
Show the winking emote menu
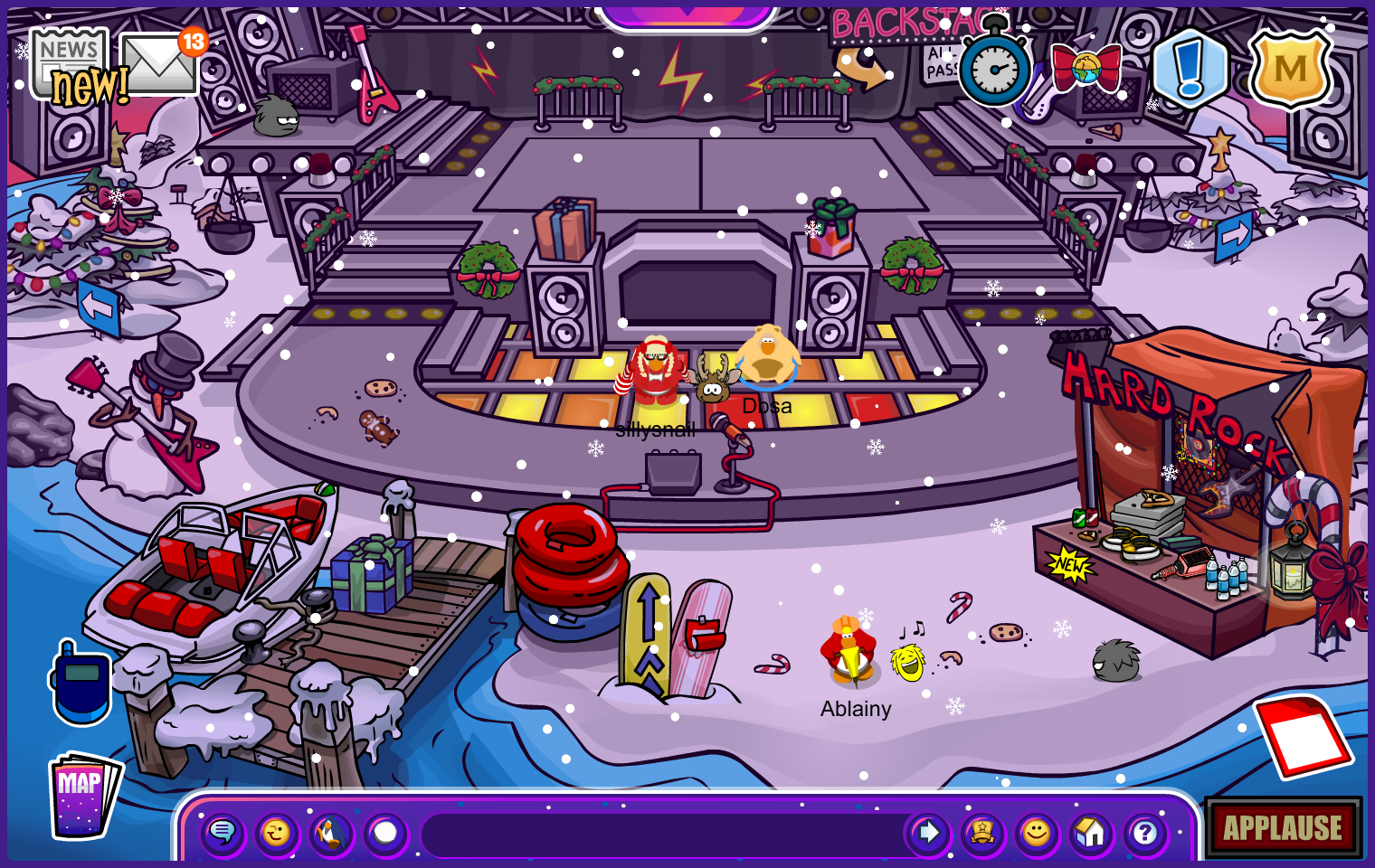pyautogui.click(x=277, y=833)
